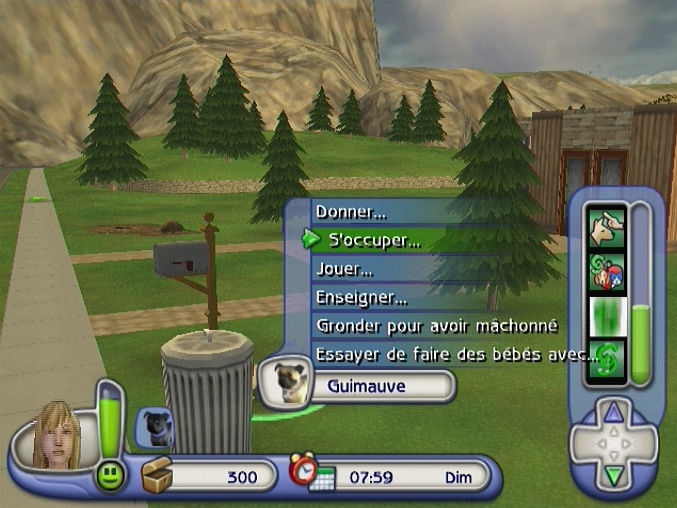Select the Donner... interaction option
This screenshot has width=677, height=508.
tap(351, 212)
